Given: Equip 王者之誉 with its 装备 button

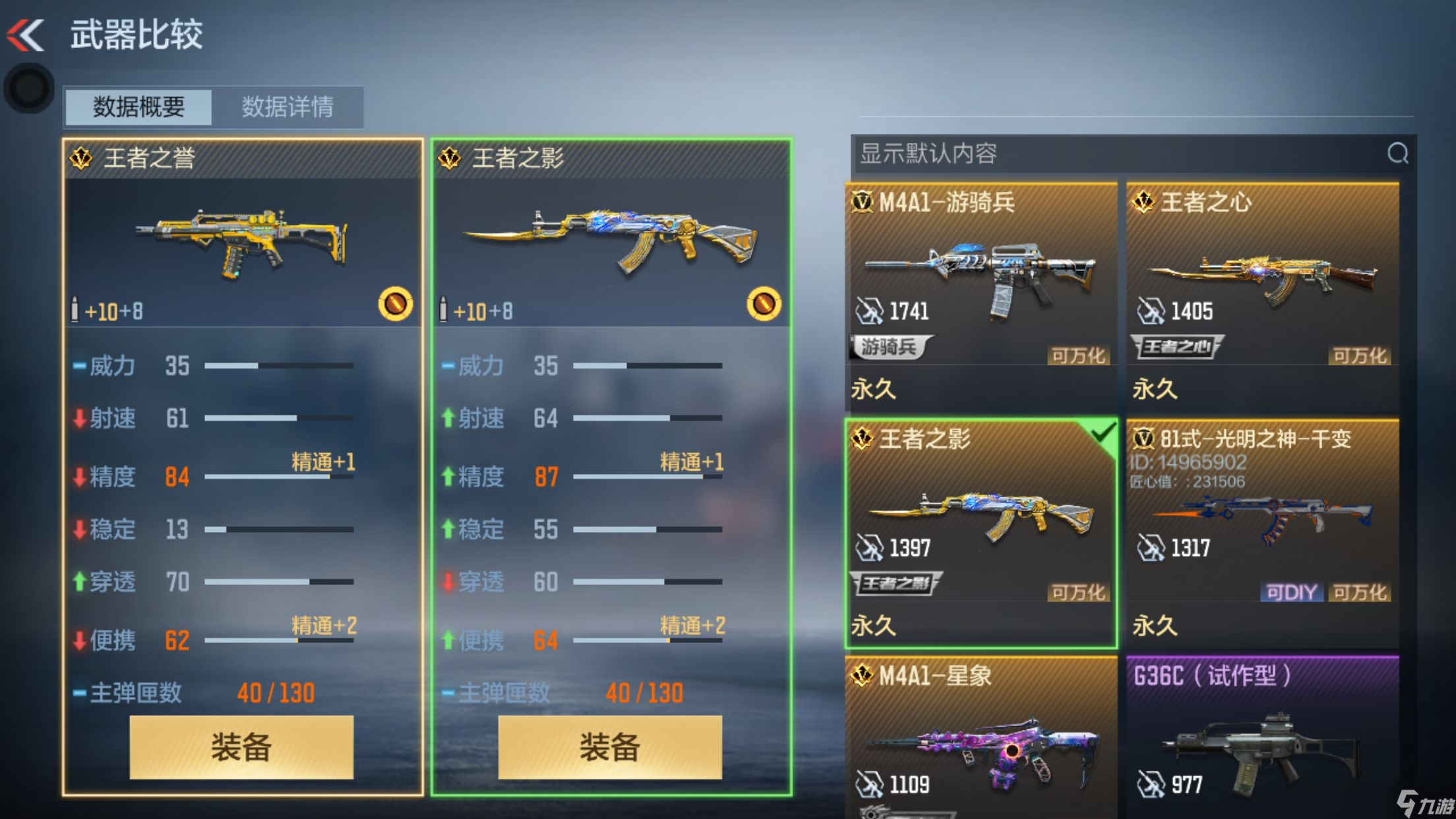Looking at the screenshot, I should point(241,746).
